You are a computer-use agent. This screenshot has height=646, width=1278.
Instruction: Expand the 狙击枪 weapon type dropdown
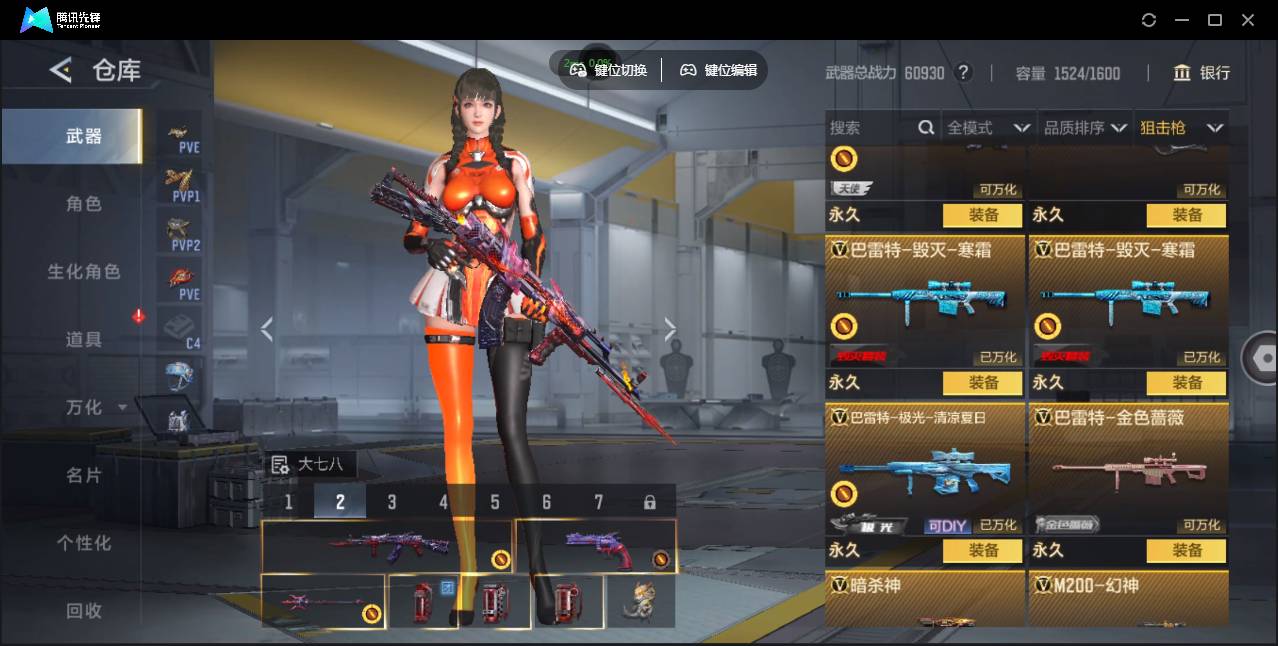pyautogui.click(x=1181, y=128)
